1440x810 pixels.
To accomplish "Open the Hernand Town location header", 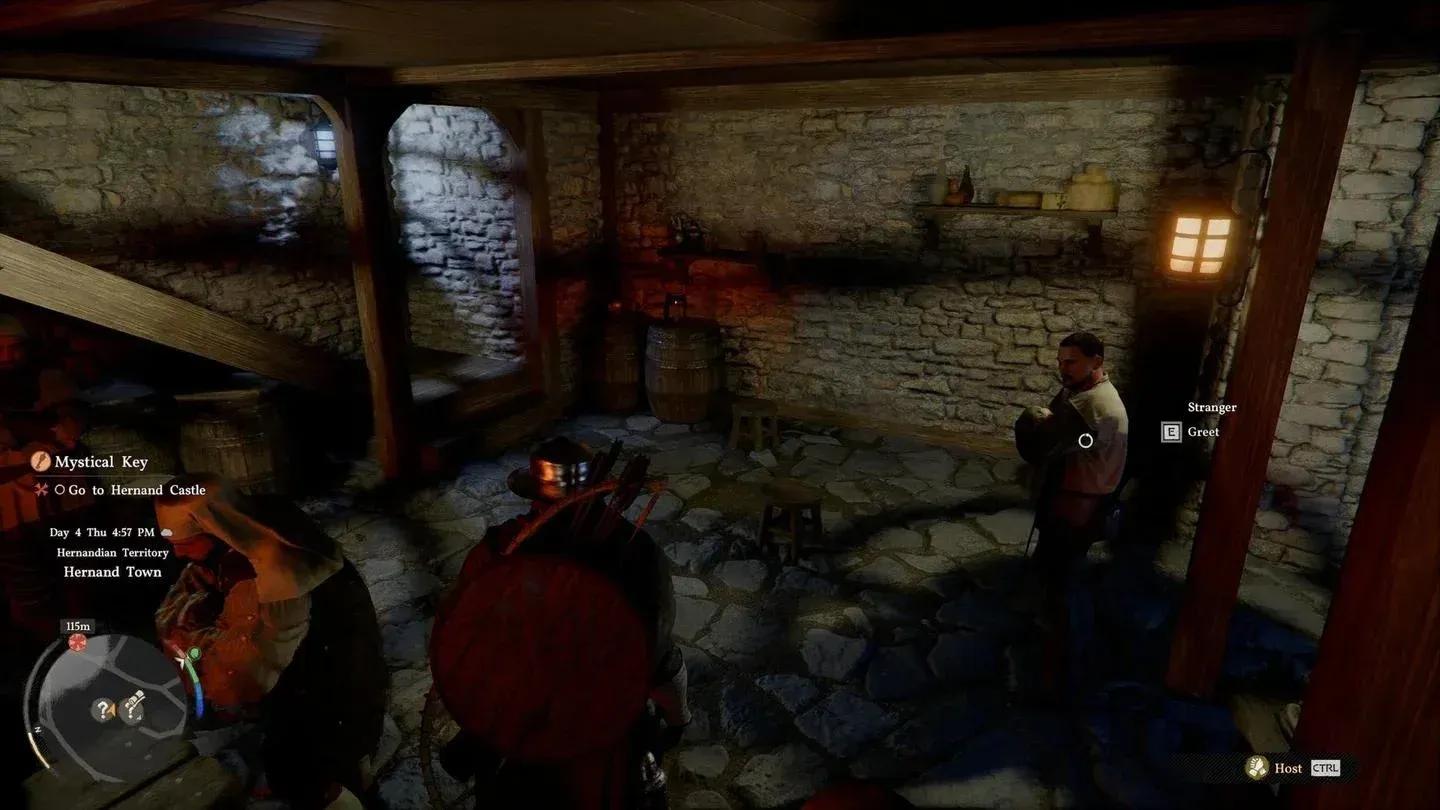I will (112, 571).
